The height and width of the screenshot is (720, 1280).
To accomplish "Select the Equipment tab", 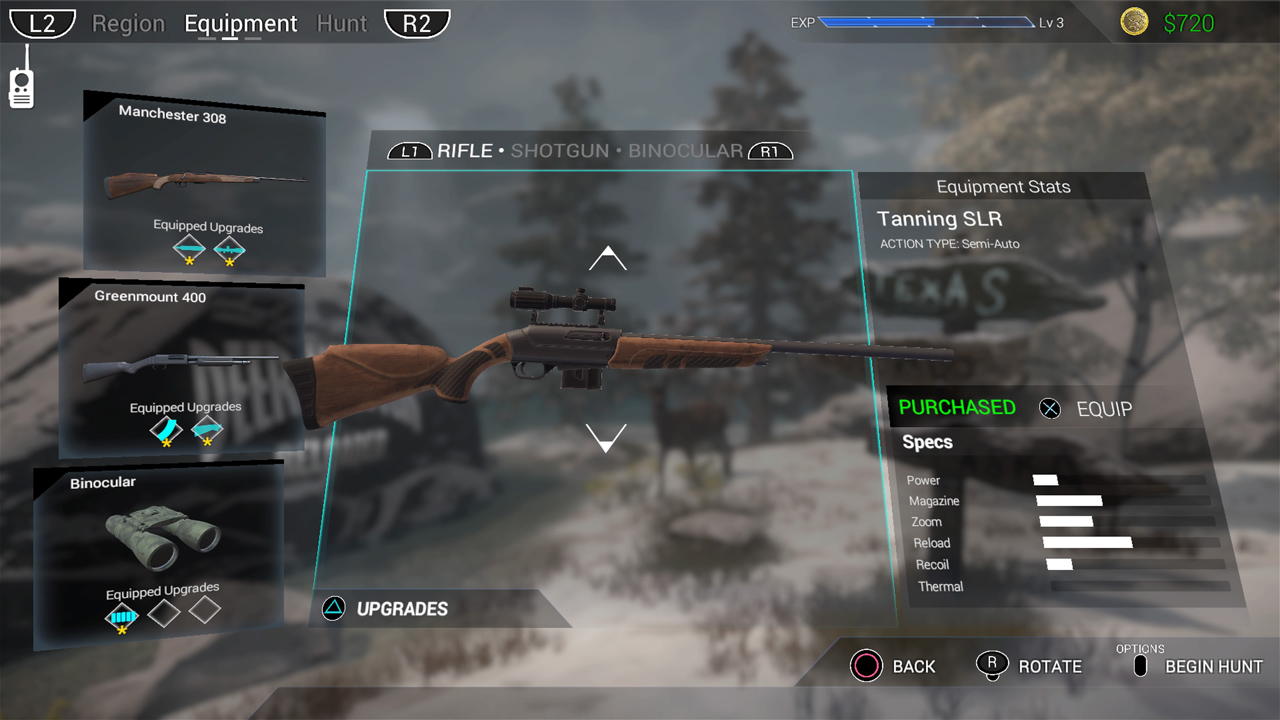I will tap(241, 24).
